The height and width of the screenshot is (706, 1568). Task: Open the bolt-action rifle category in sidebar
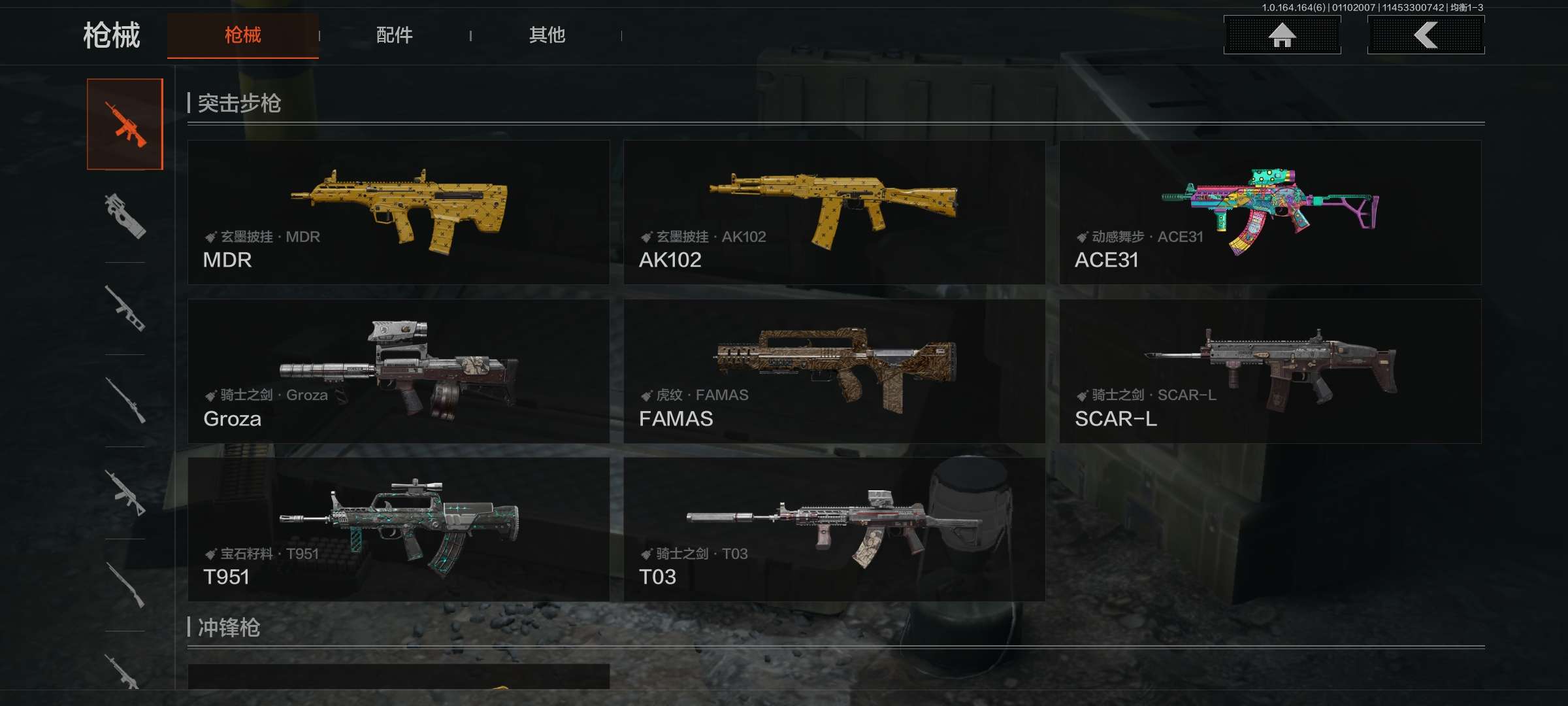pos(125,400)
